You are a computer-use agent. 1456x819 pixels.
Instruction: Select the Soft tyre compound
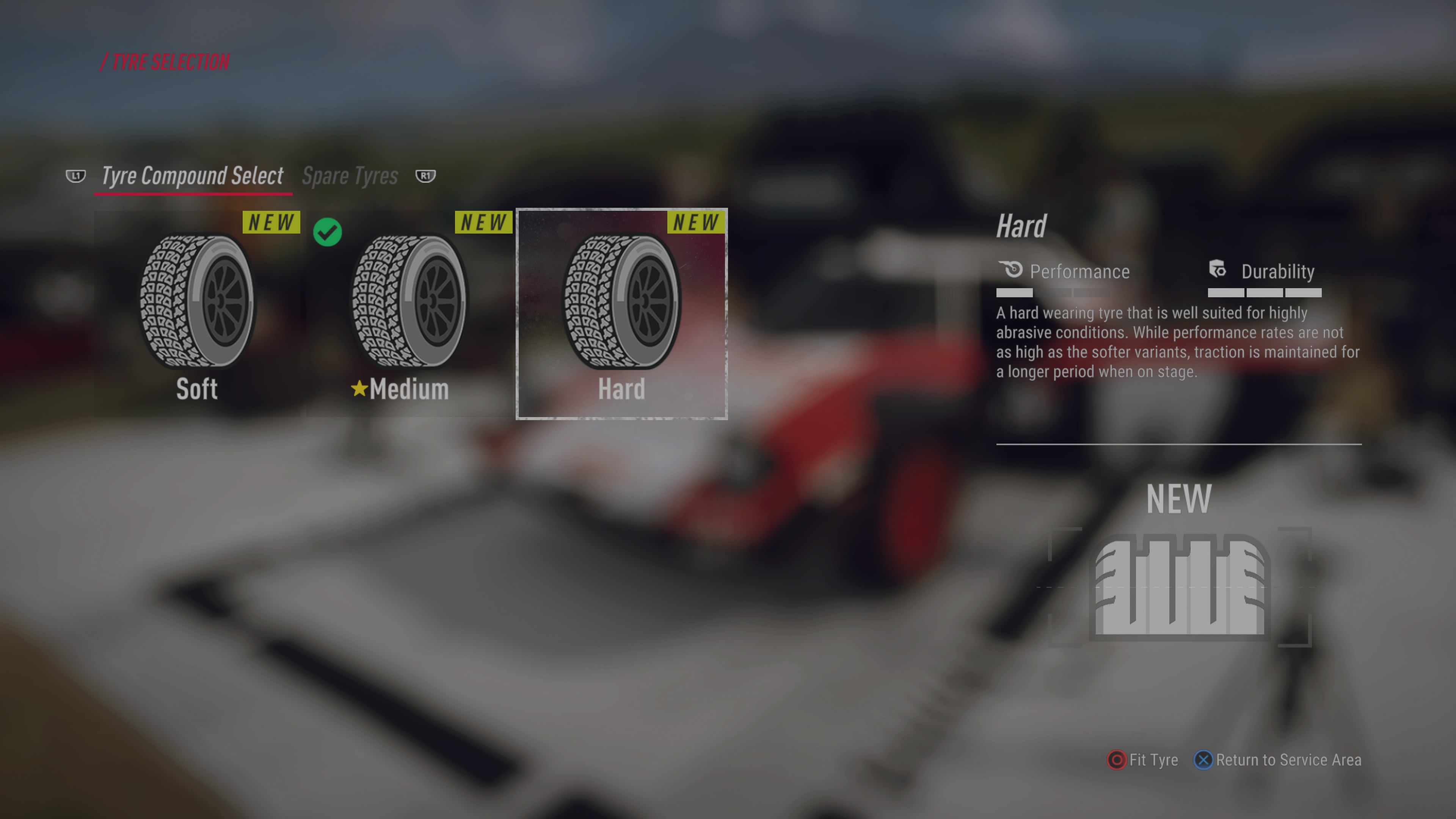(x=197, y=314)
